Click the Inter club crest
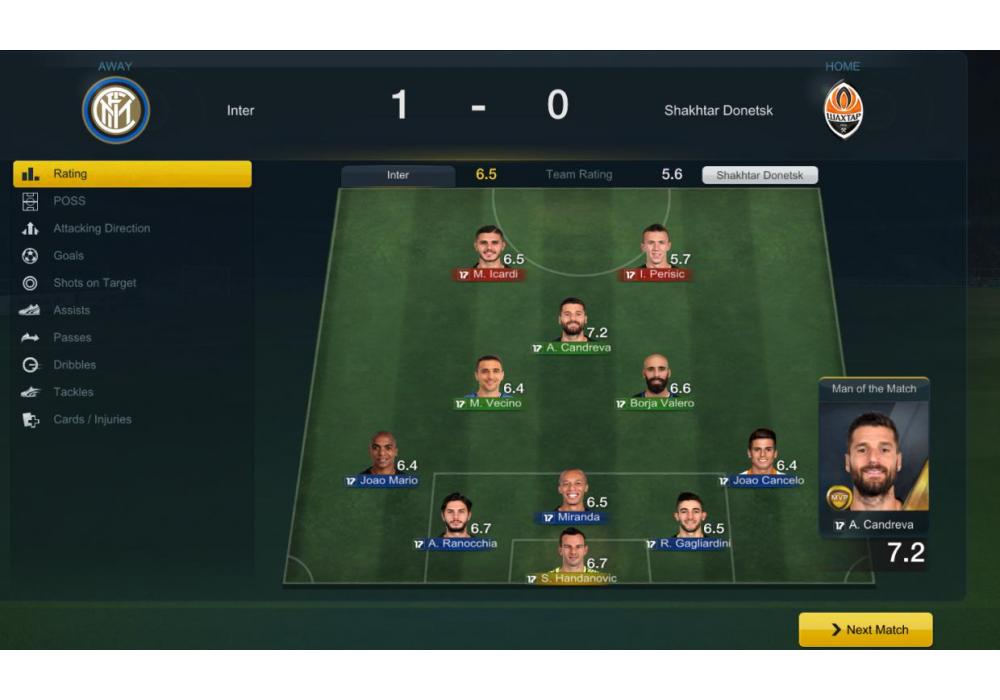This screenshot has width=1000, height=700. (x=115, y=110)
